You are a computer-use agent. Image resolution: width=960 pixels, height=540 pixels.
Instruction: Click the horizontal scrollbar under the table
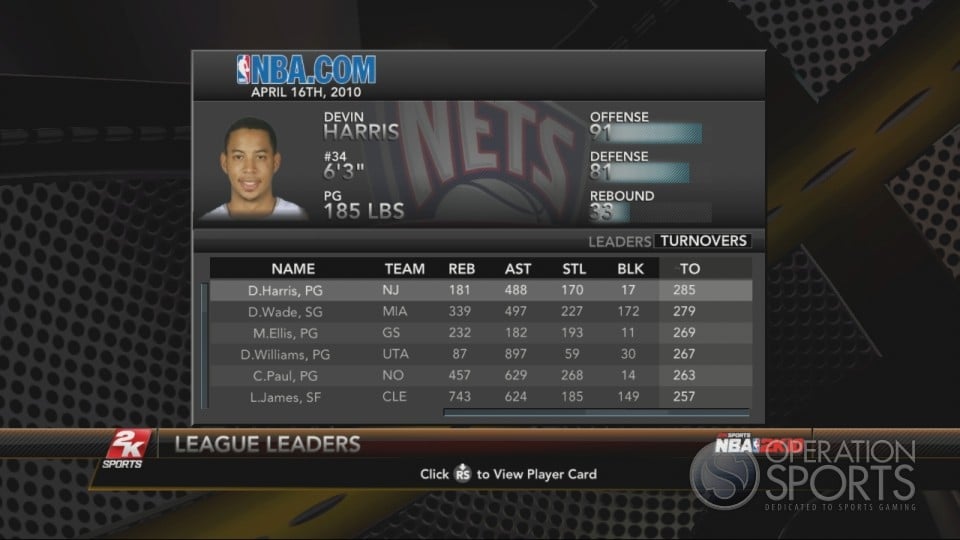596,411
